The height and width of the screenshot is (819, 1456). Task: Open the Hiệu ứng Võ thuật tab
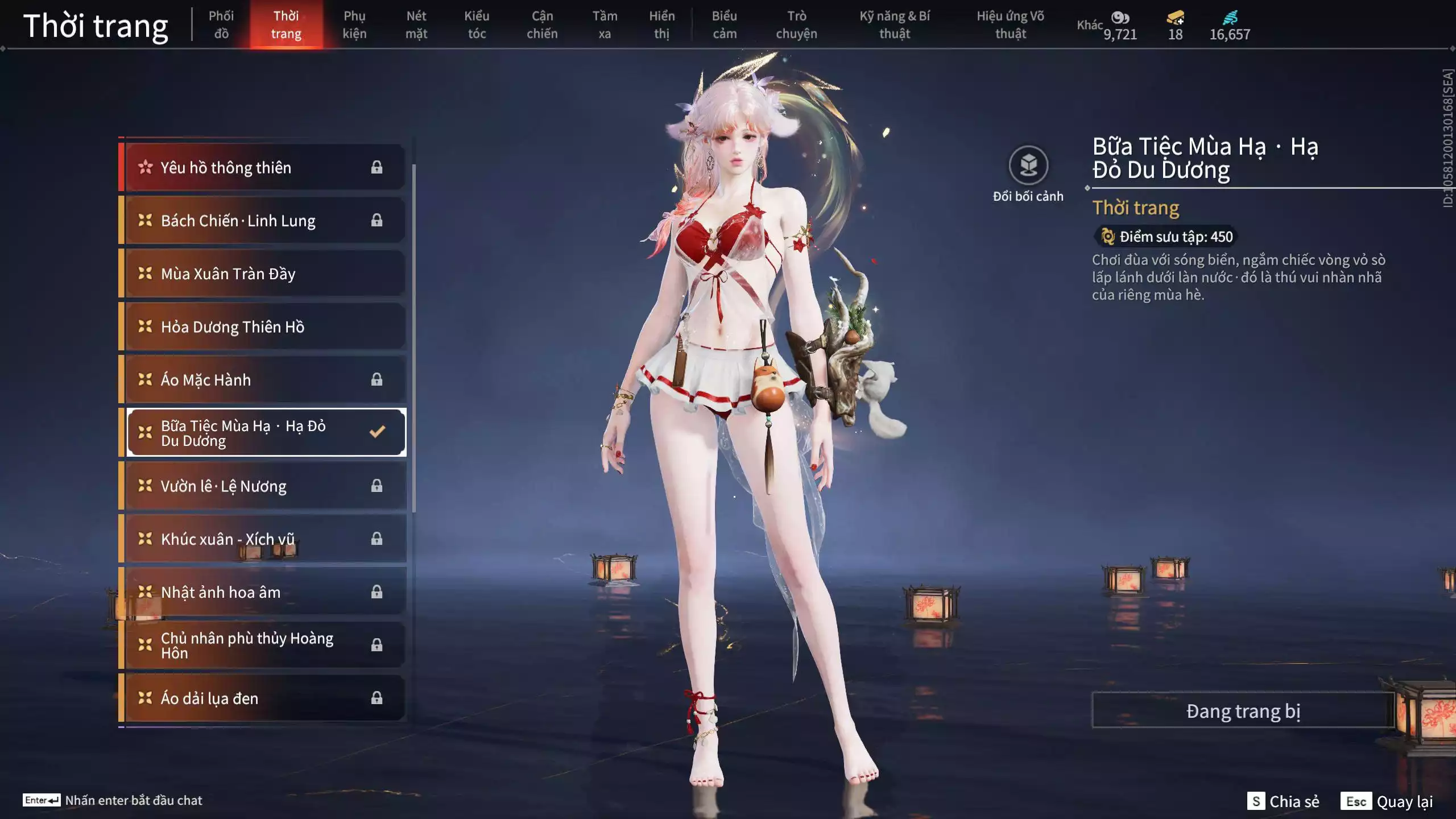coord(1010,24)
